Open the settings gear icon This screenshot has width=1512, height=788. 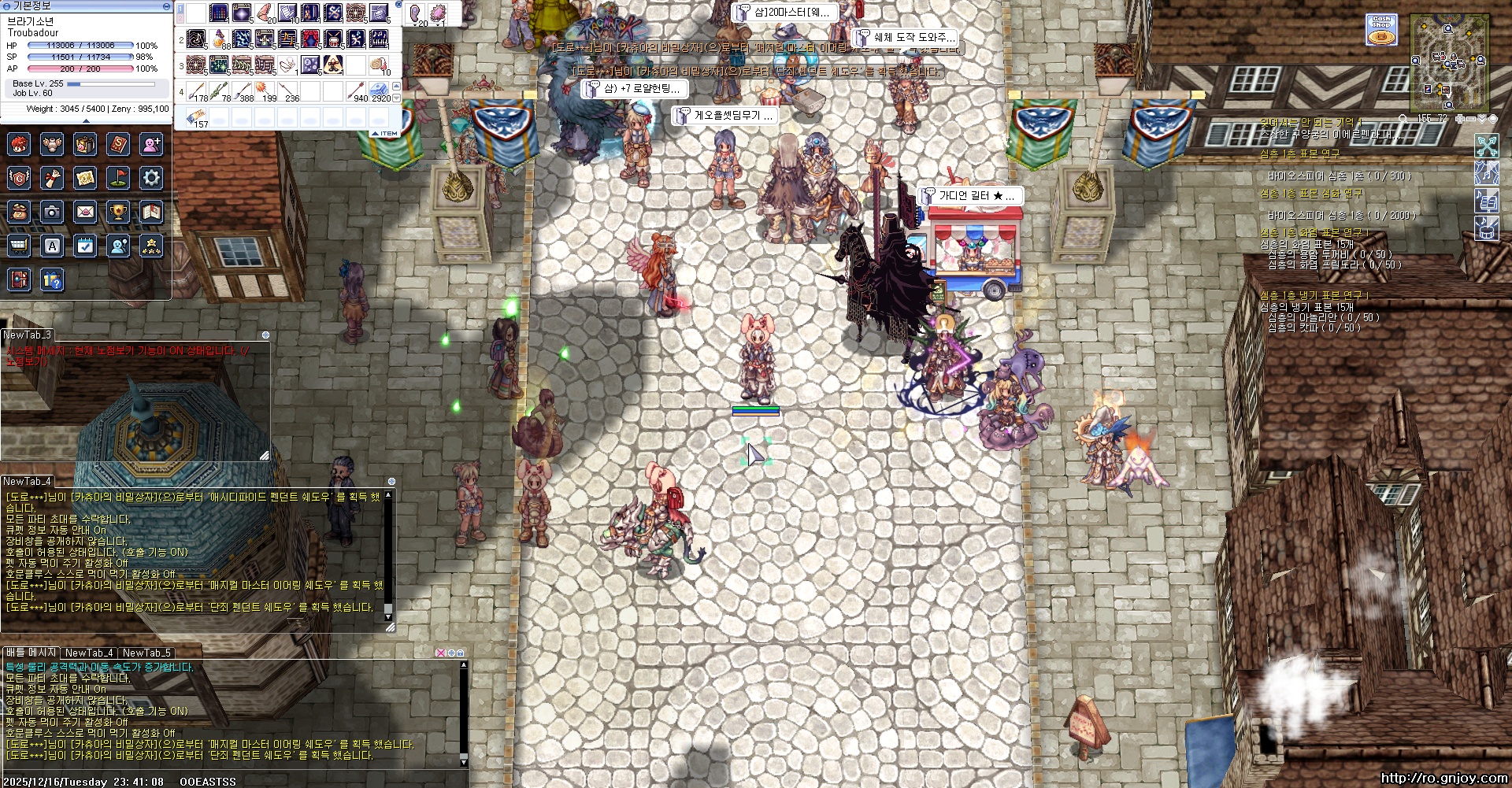pos(151,178)
